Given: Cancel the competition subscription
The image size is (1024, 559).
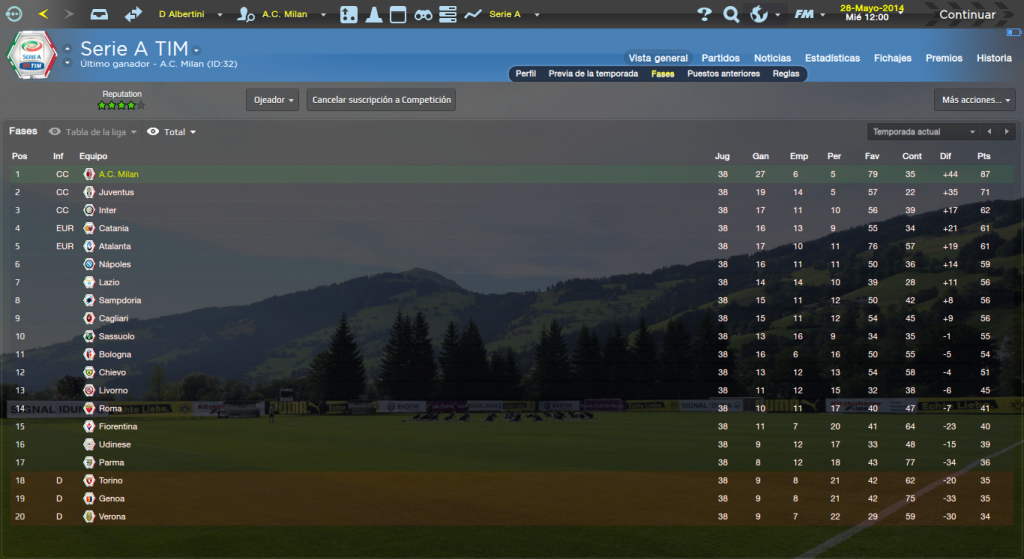Looking at the screenshot, I should click(x=381, y=100).
